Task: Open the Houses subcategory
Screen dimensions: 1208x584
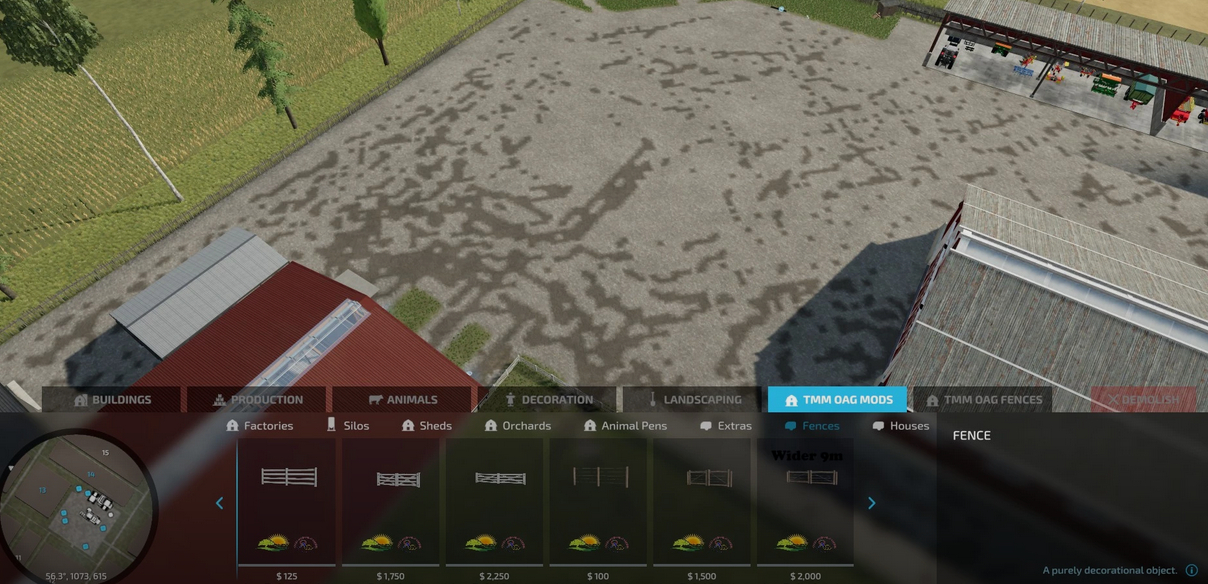Action: [x=900, y=426]
